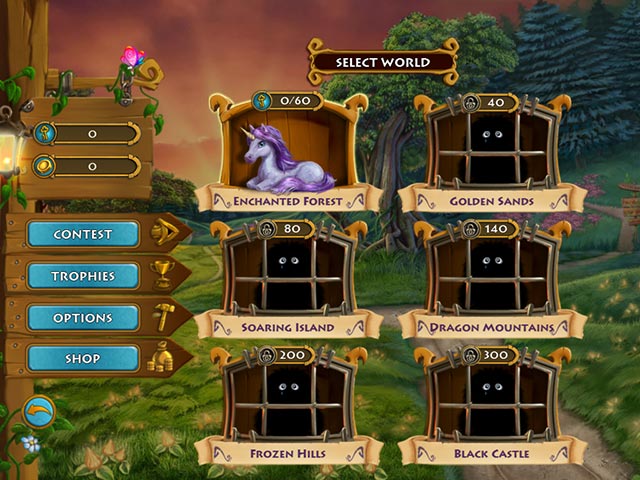
Task: View the Trophies screen
Action: (83, 276)
